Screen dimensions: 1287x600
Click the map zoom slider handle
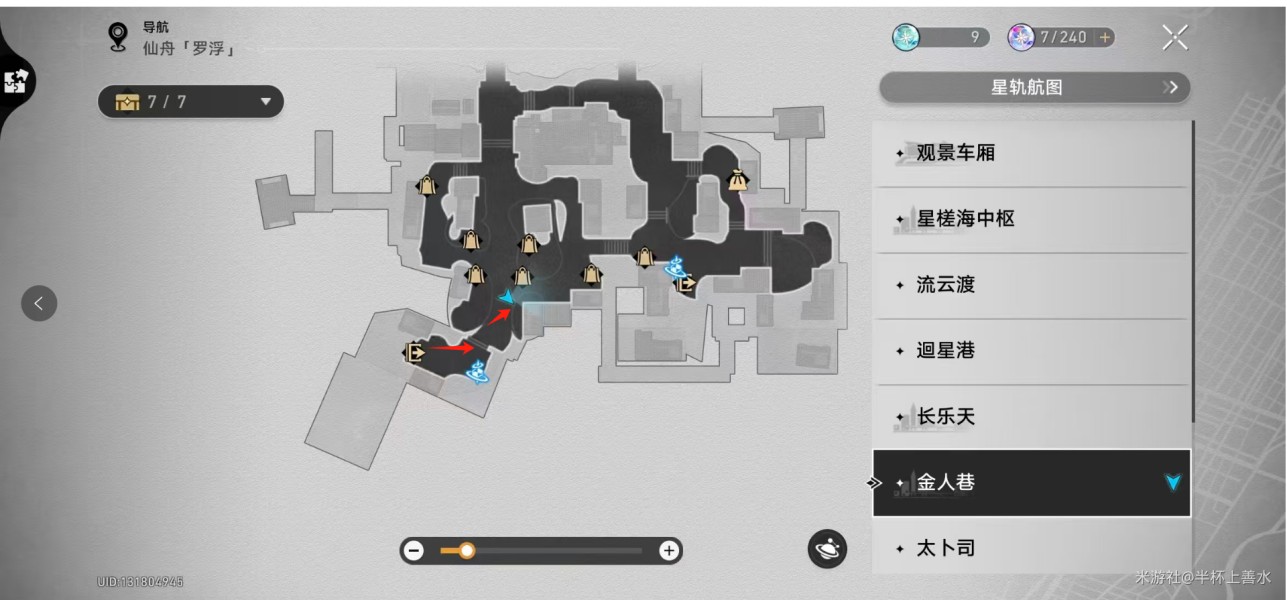466,550
